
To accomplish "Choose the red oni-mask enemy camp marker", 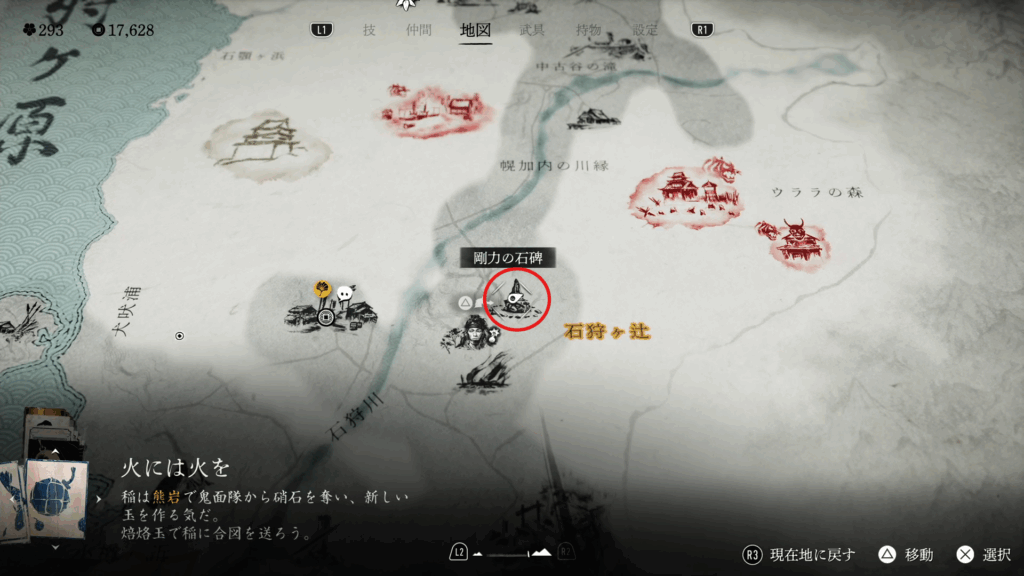I will [794, 242].
